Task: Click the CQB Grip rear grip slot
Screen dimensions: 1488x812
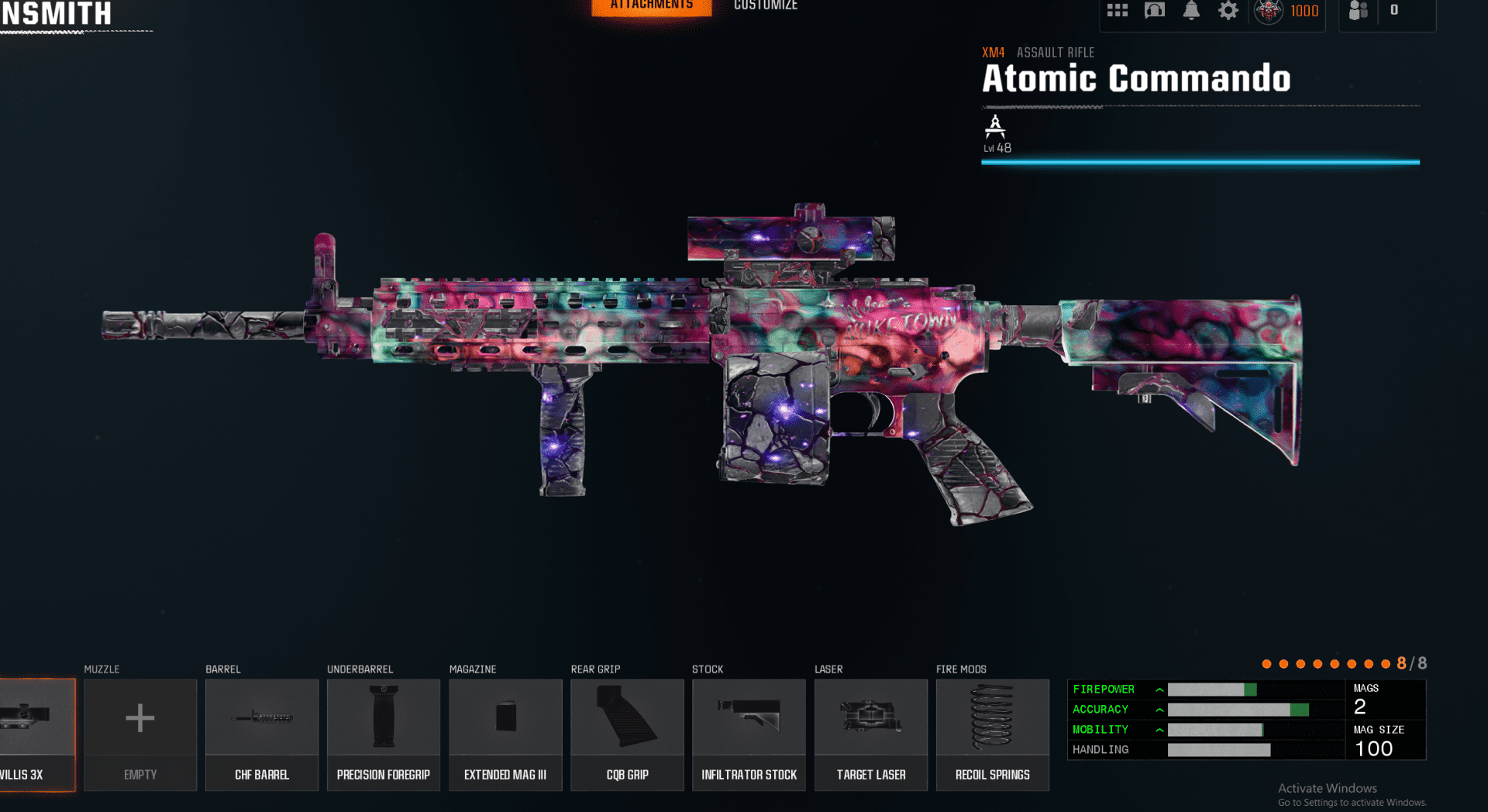Action: [x=627, y=734]
